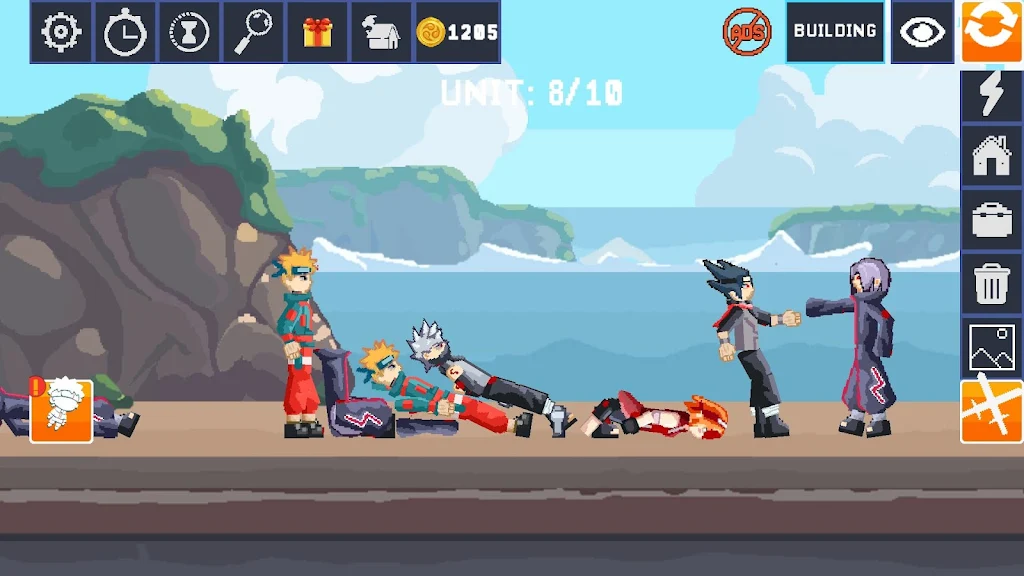Toggle the hourglass slow-motion icon
The height and width of the screenshot is (576, 1024).
189,32
